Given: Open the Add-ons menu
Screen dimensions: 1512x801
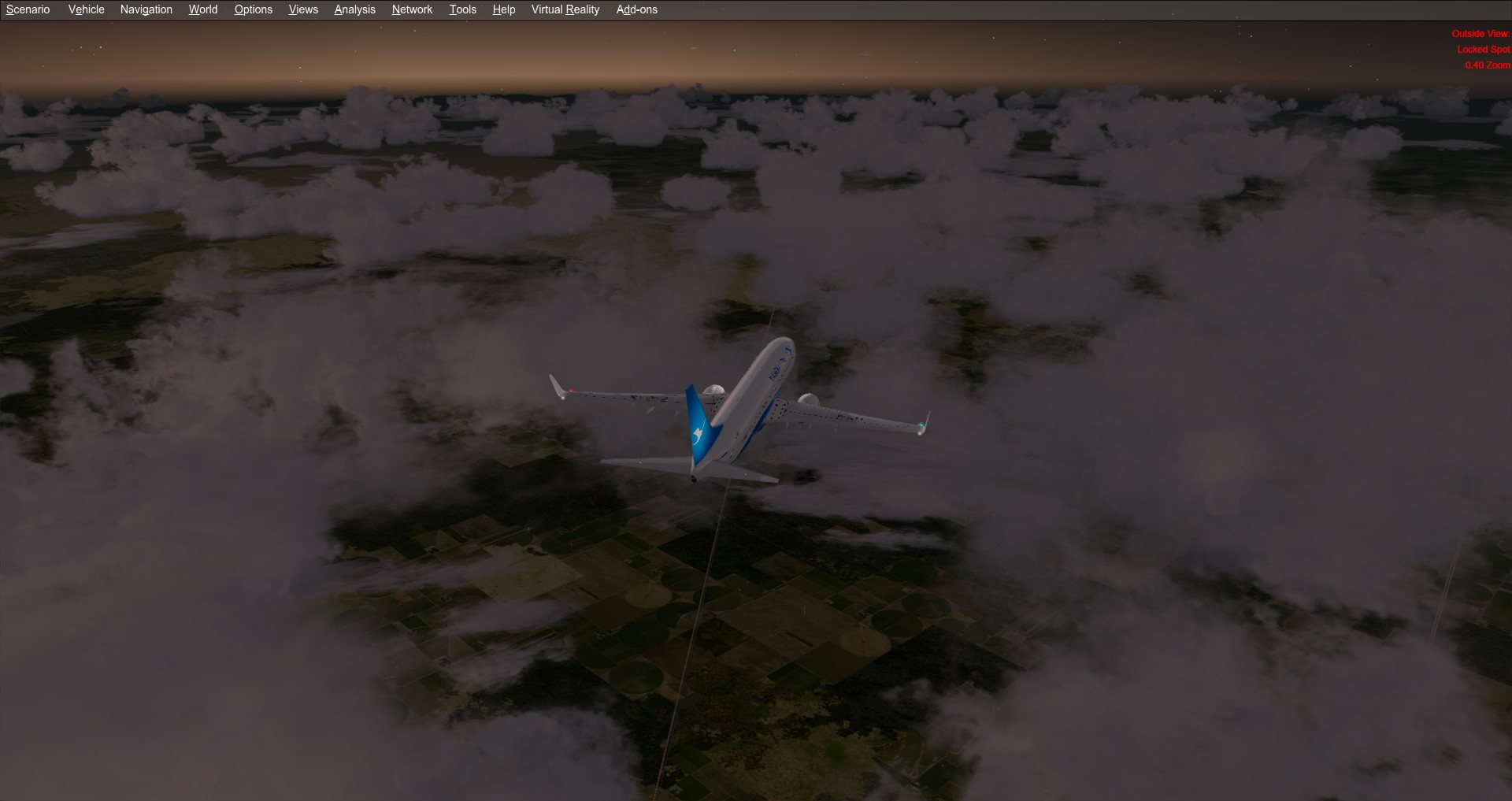Looking at the screenshot, I should click(x=636, y=9).
